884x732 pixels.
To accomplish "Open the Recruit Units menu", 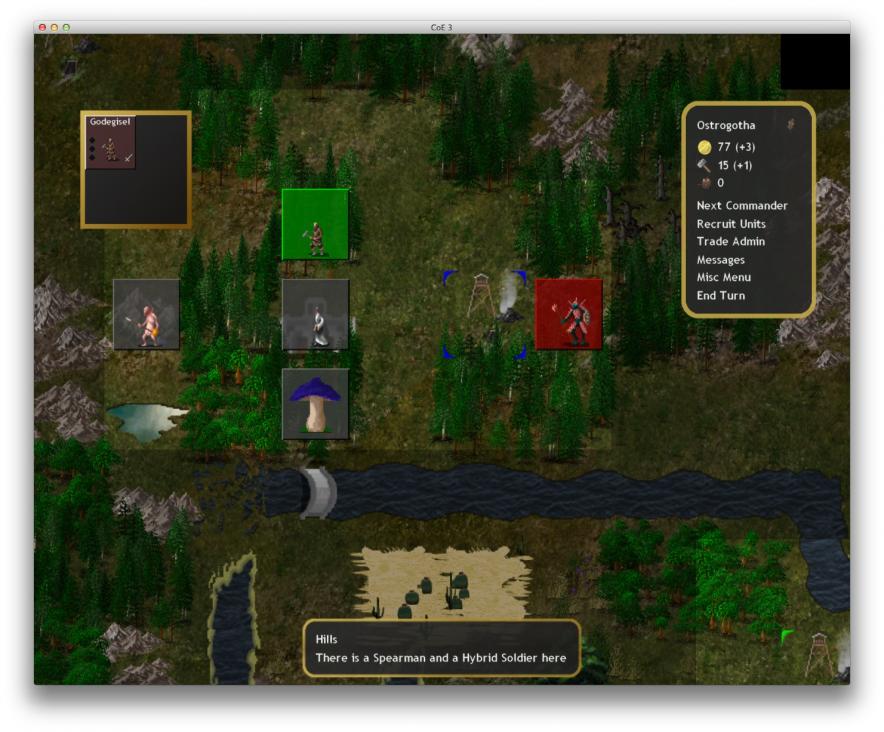I will click(x=731, y=224).
